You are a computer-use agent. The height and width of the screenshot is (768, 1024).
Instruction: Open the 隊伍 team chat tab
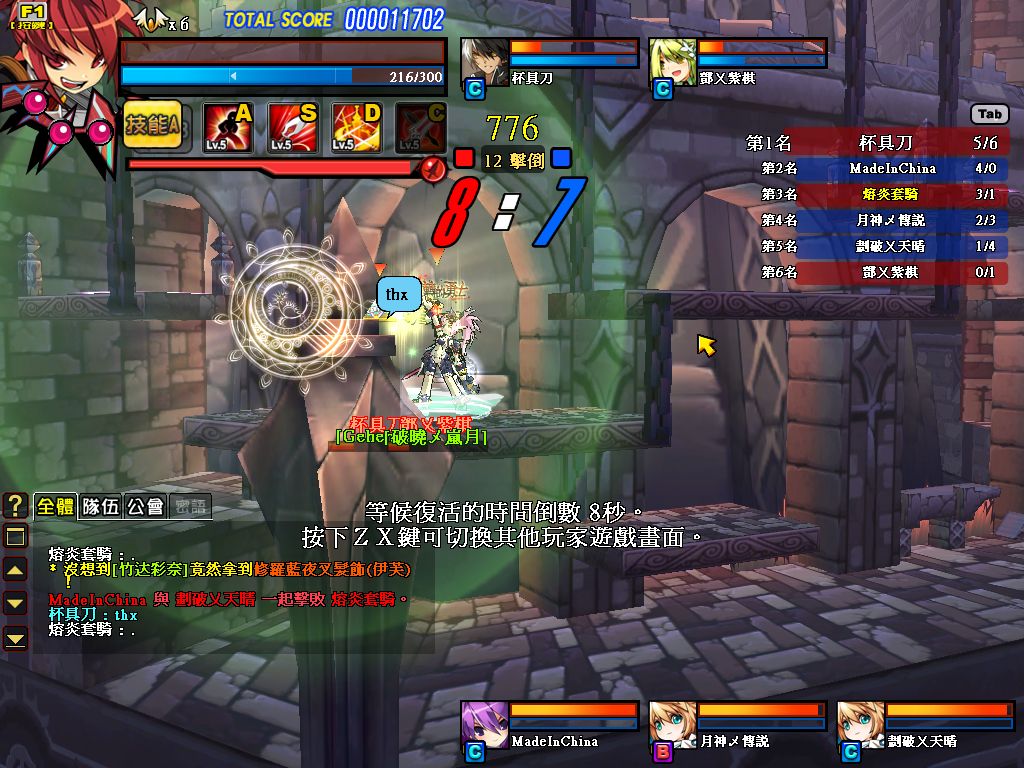coord(101,506)
